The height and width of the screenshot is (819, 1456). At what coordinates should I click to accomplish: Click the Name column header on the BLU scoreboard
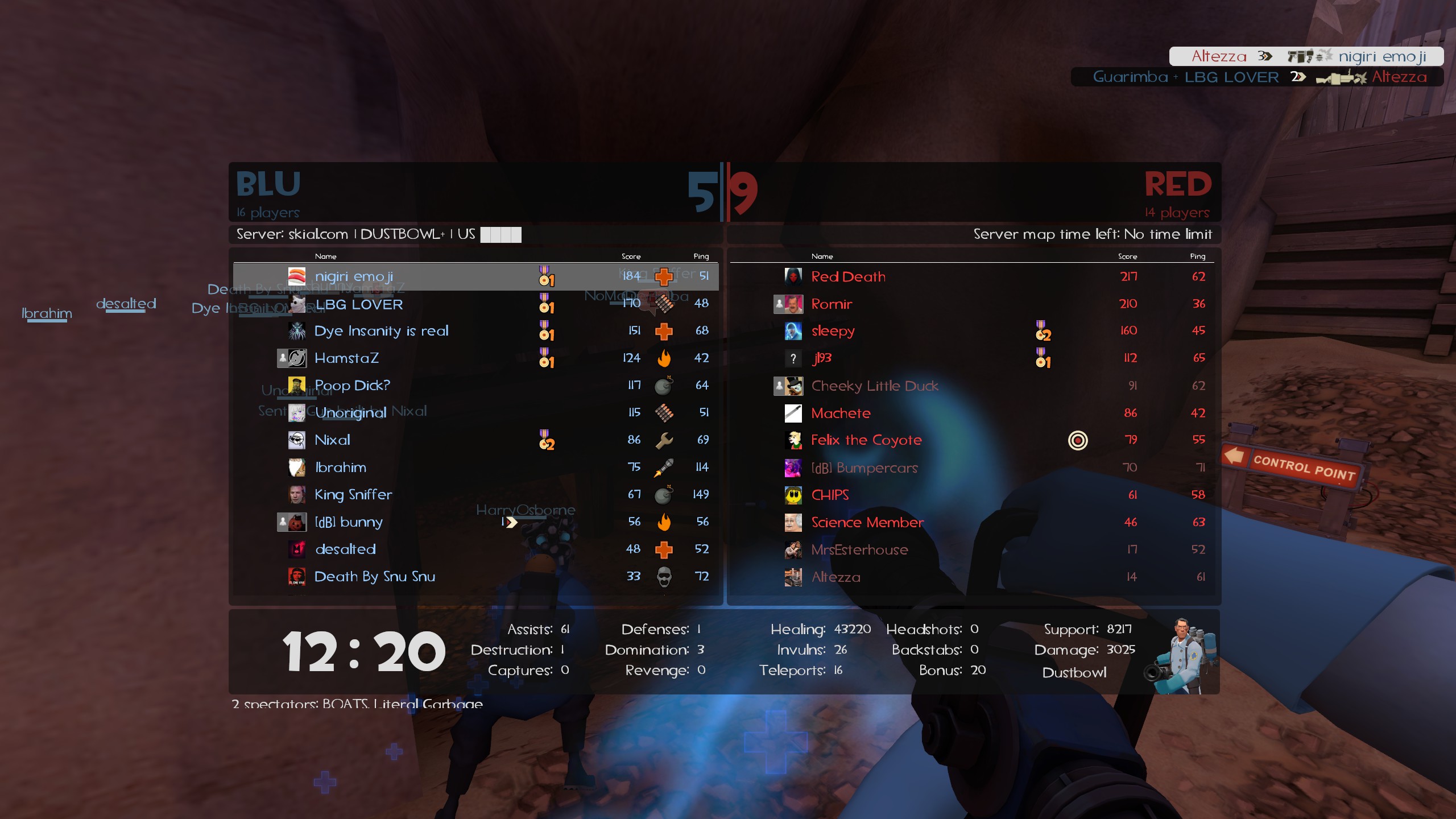pyautogui.click(x=327, y=256)
